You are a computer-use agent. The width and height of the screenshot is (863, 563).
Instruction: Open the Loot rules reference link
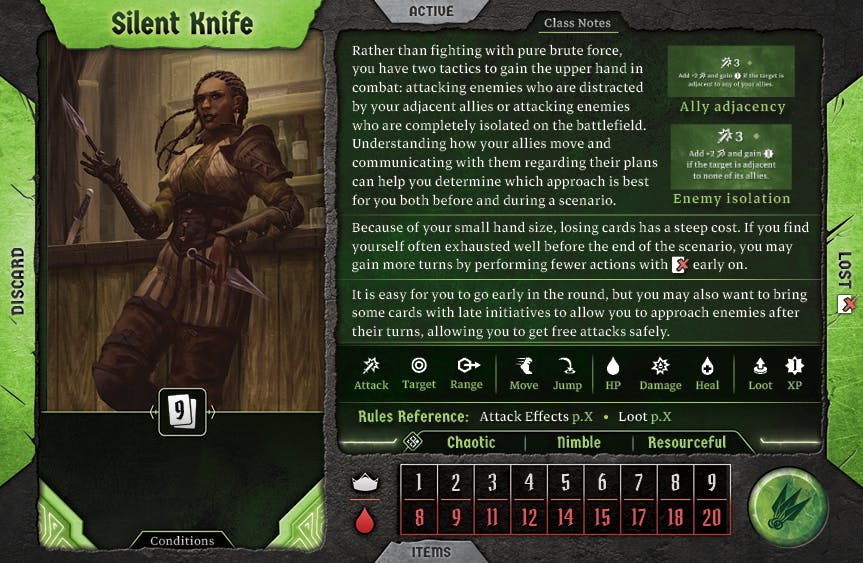[645, 416]
